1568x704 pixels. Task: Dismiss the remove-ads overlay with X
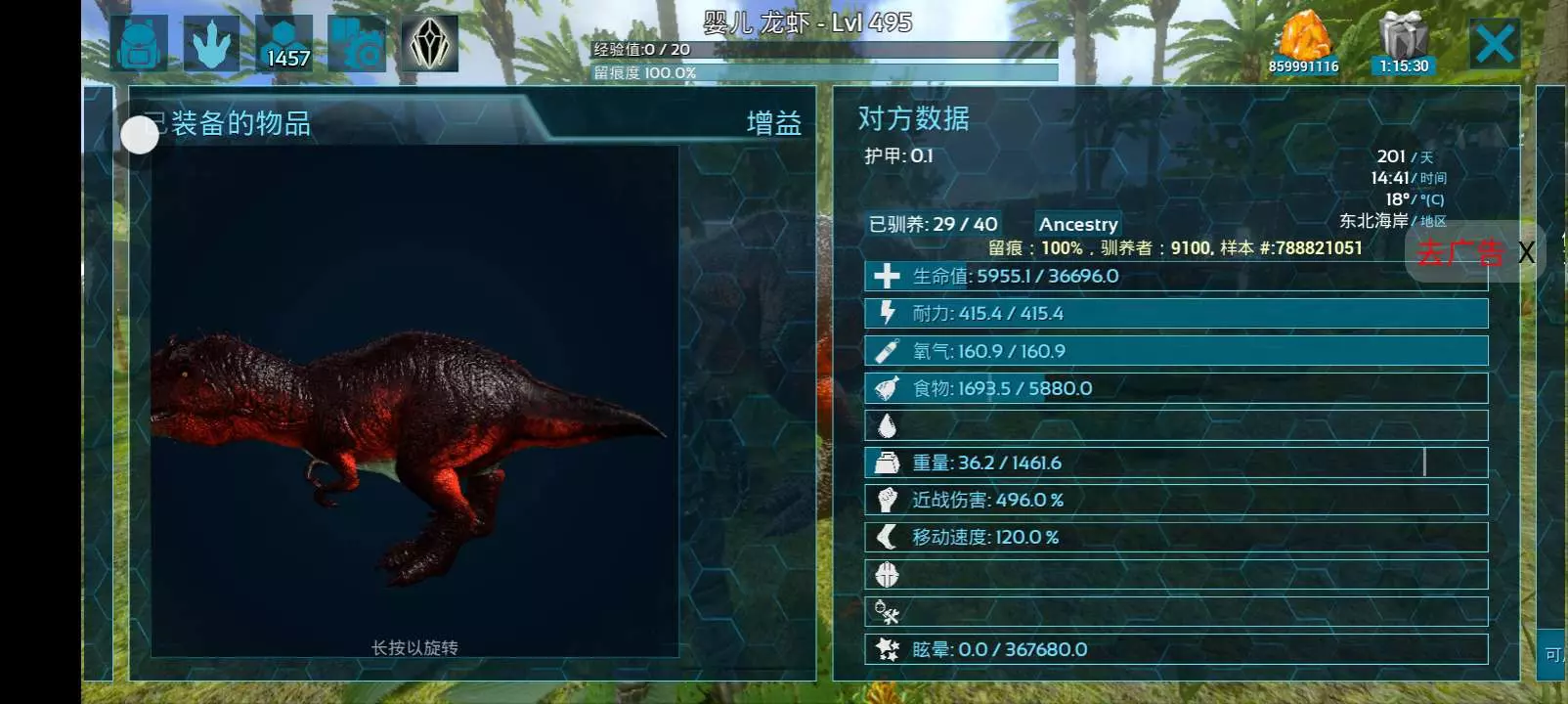coord(1526,253)
